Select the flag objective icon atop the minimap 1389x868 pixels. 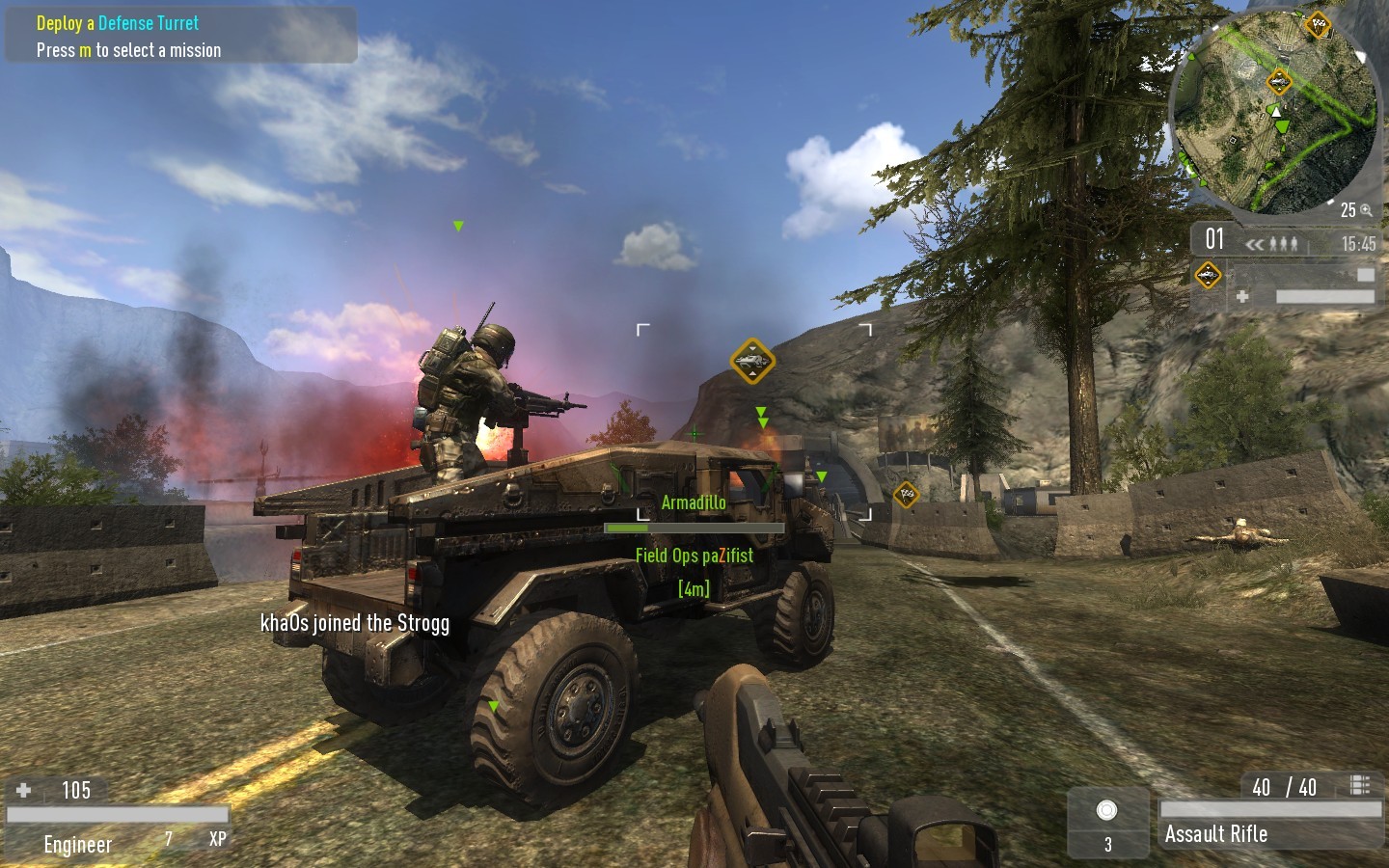pos(1316,25)
